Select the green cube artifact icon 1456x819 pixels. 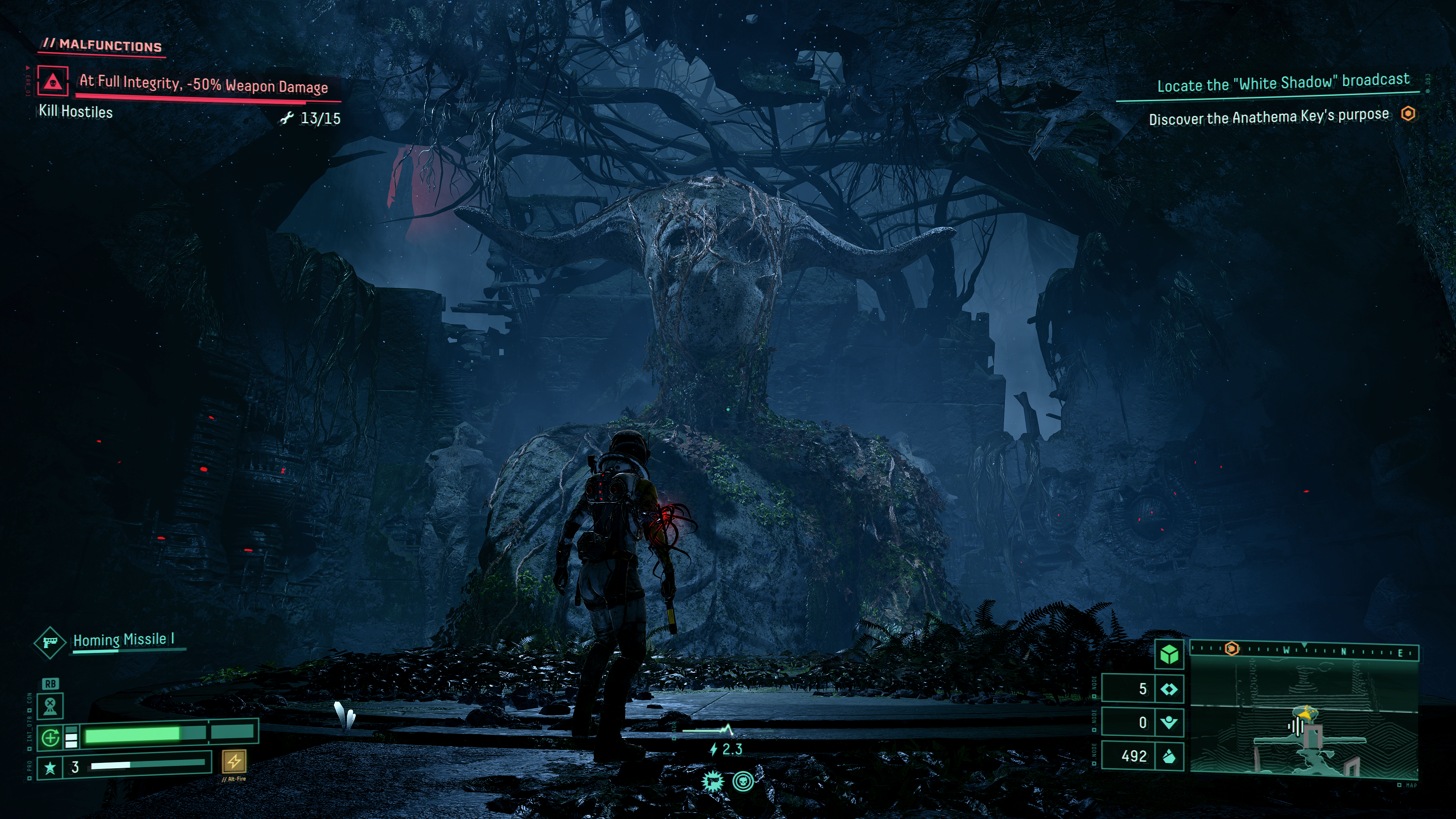tap(1169, 654)
